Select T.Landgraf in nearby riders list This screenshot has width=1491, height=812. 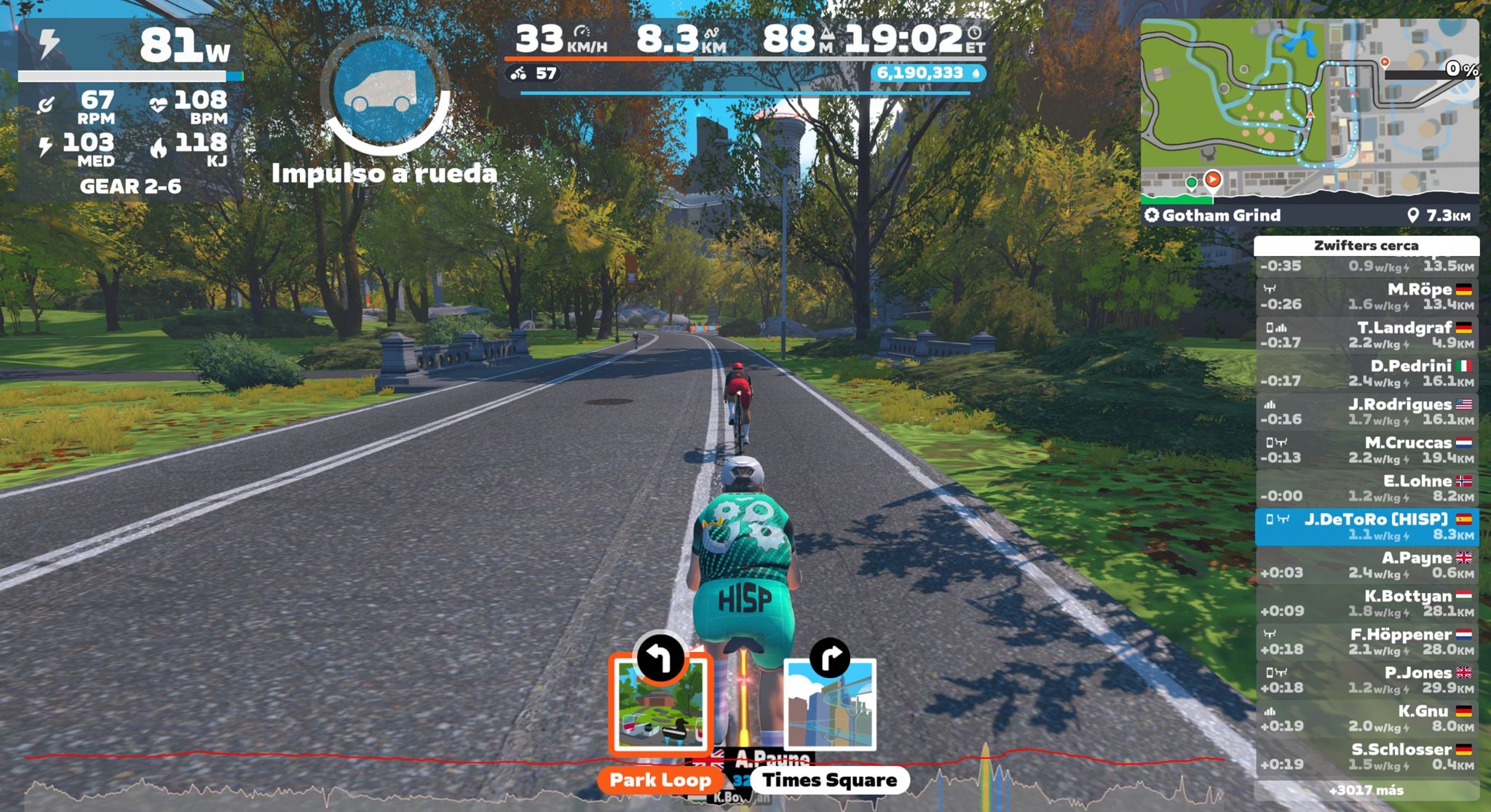[x=1367, y=335]
